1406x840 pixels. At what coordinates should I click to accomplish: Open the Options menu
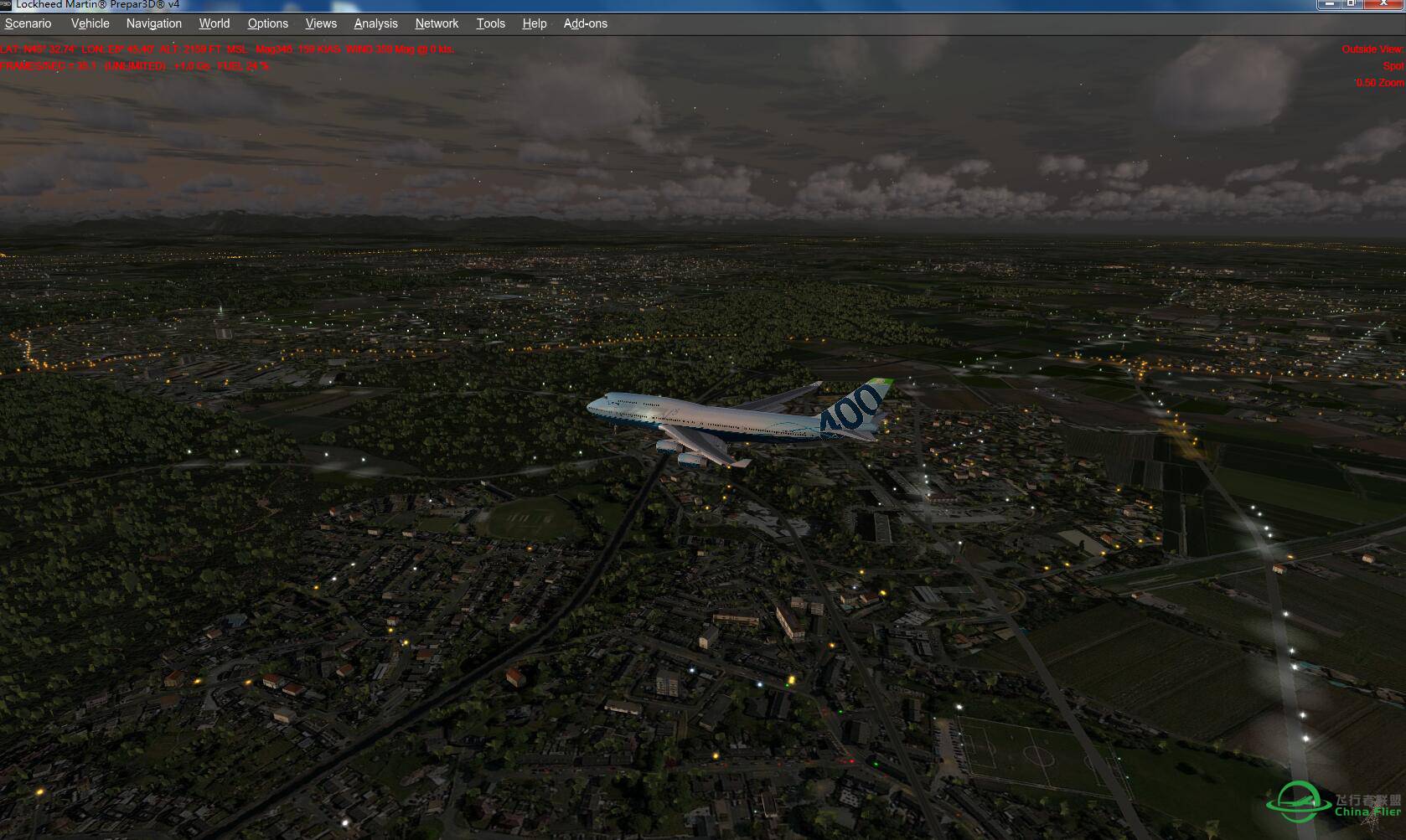(268, 23)
